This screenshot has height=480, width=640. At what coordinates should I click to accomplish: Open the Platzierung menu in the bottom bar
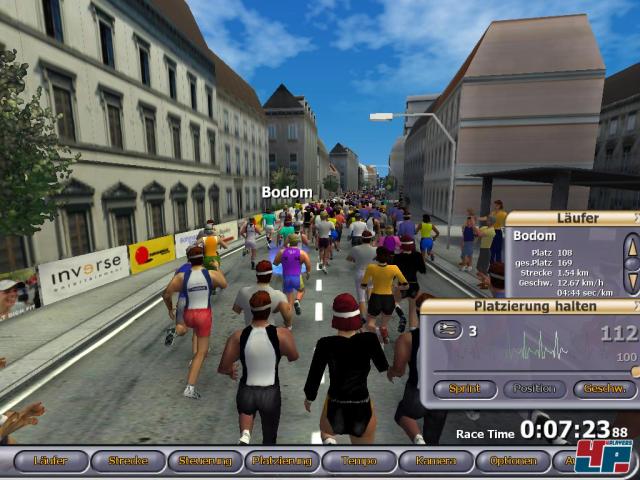click(282, 461)
